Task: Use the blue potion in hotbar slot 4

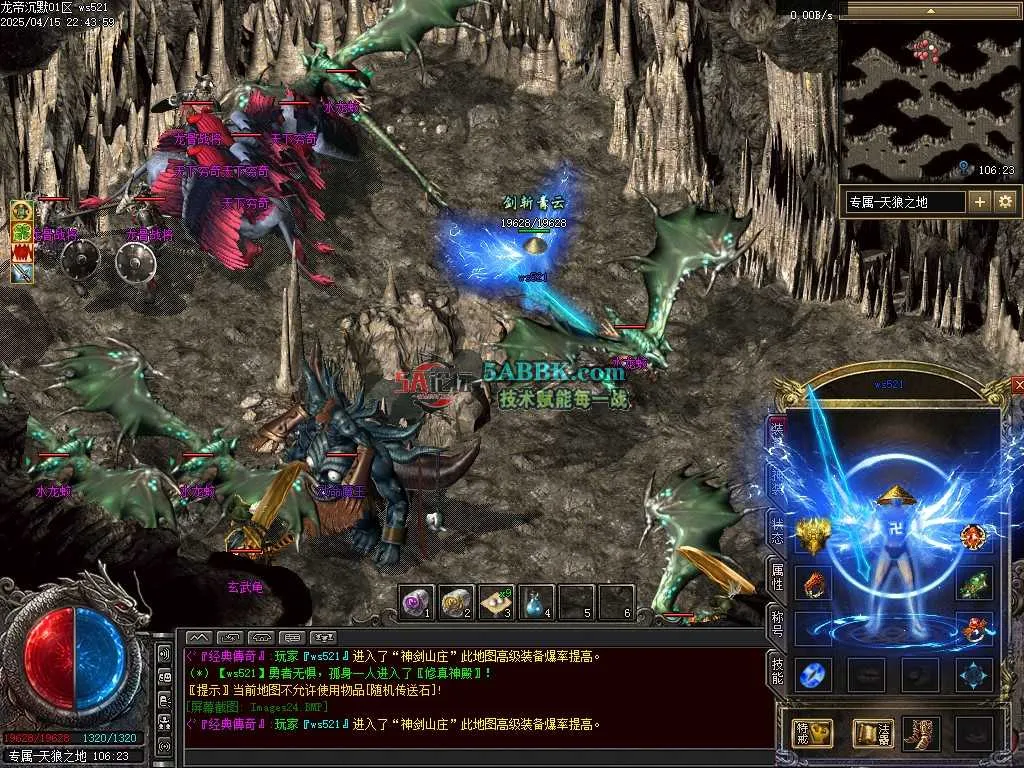Action: click(x=536, y=601)
